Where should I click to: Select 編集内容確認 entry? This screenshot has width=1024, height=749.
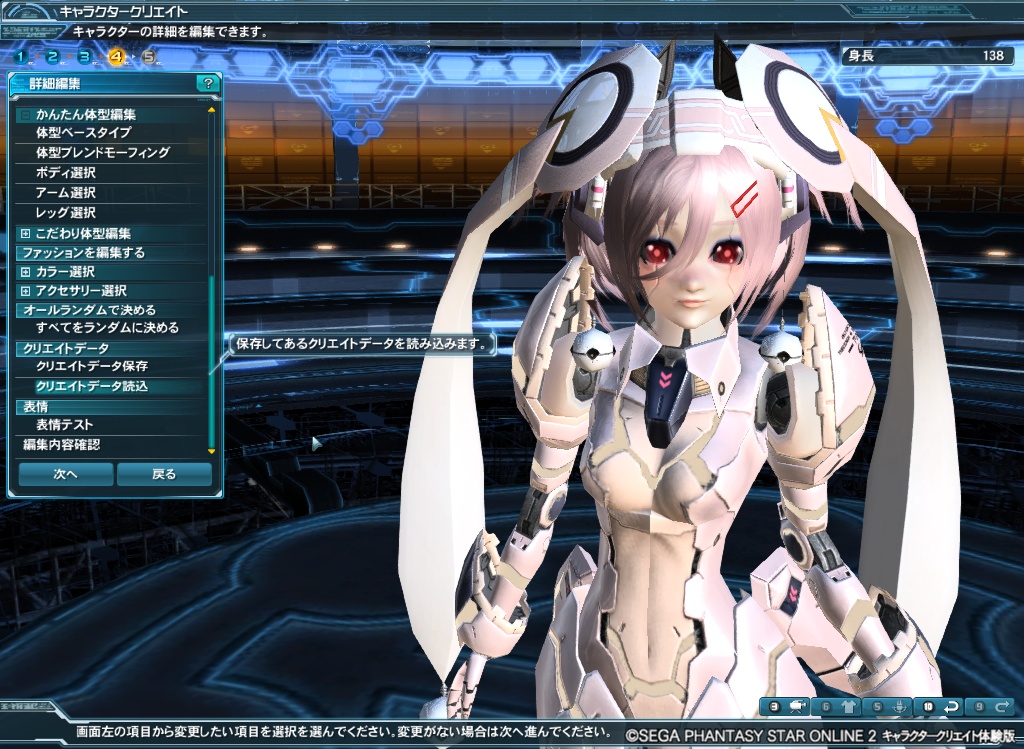coord(61,445)
